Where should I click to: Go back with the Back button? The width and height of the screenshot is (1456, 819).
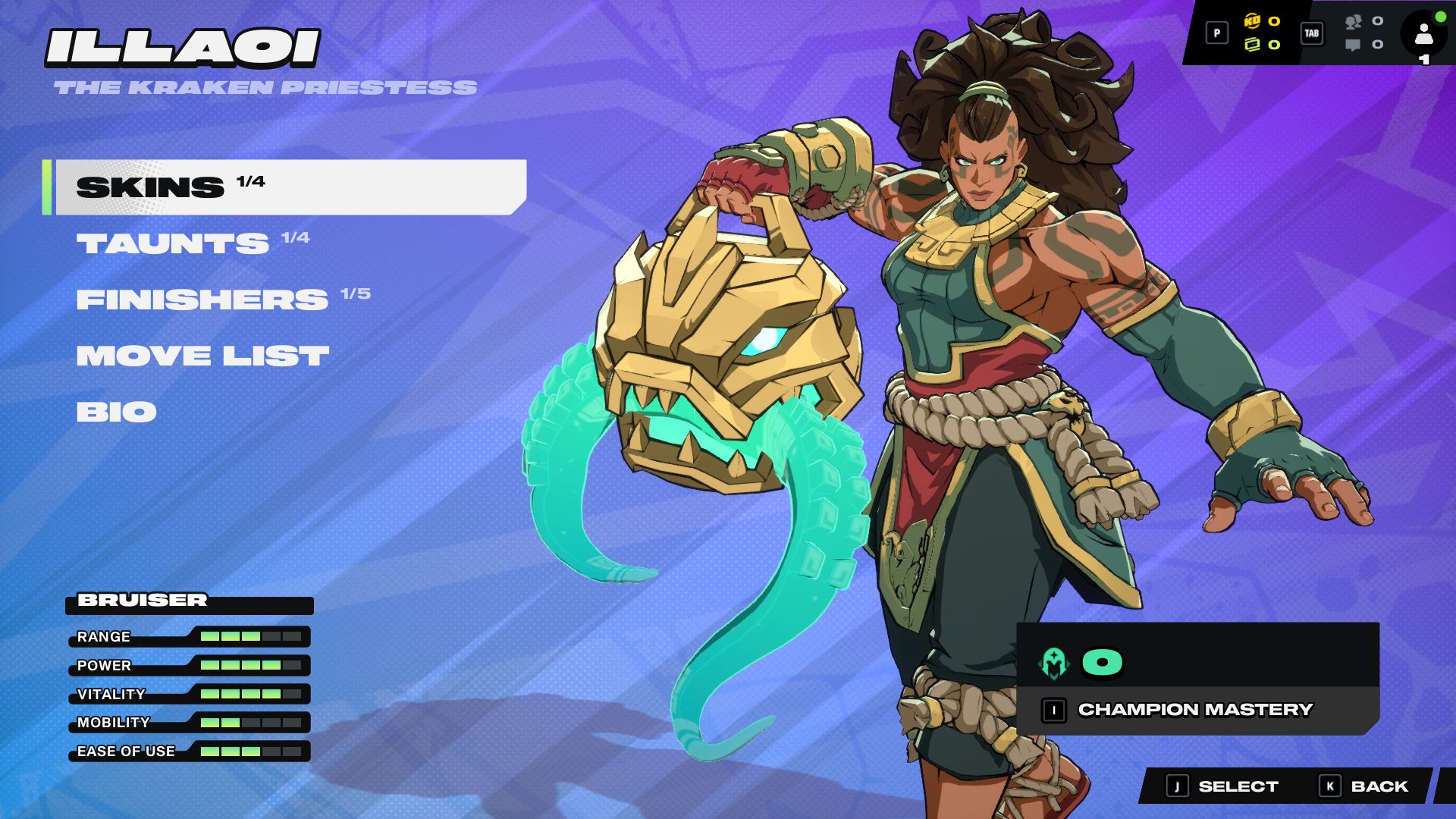[x=1365, y=786]
